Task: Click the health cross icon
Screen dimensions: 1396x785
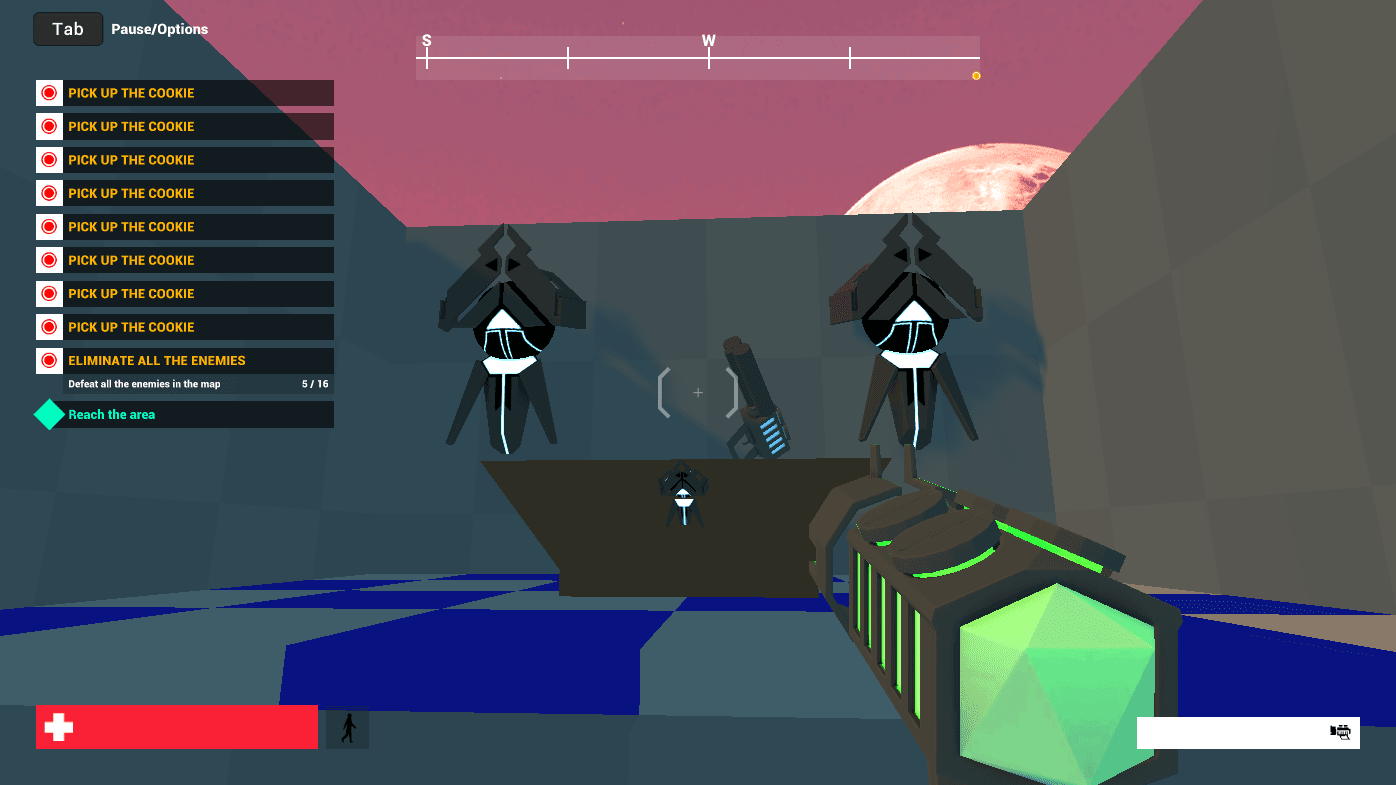Action: (58, 727)
